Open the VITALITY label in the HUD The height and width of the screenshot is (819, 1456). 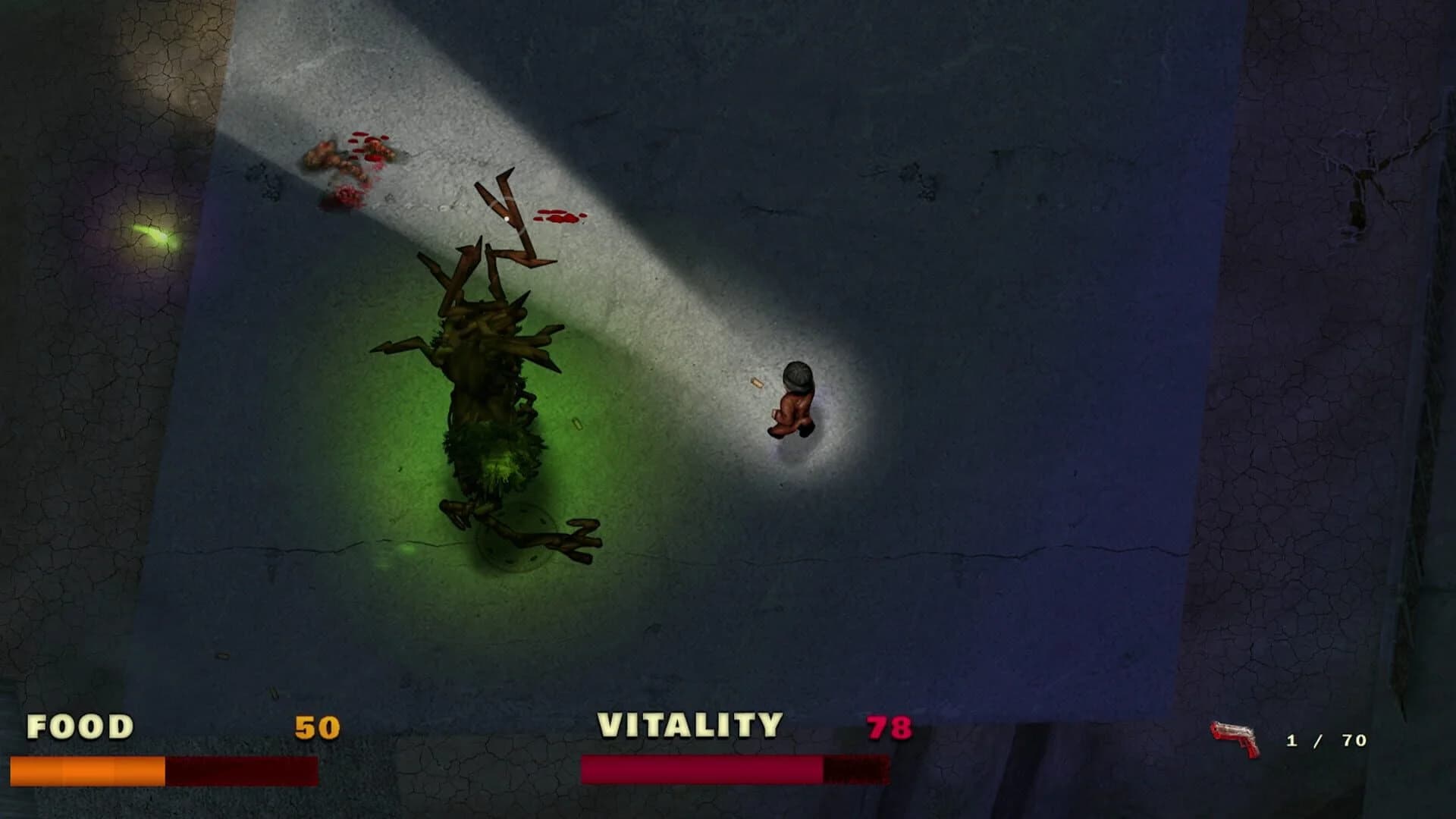pos(690,724)
